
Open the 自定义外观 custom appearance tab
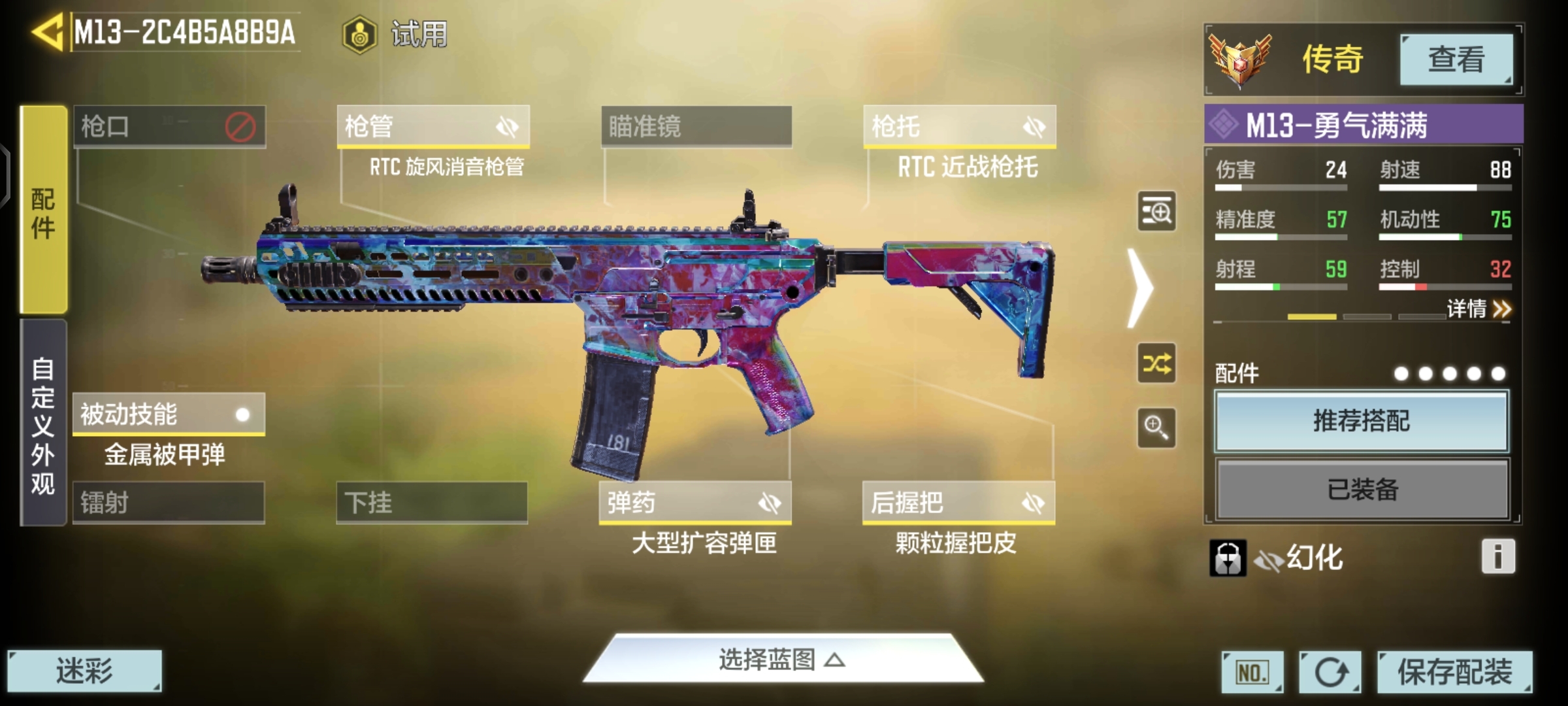[43, 424]
